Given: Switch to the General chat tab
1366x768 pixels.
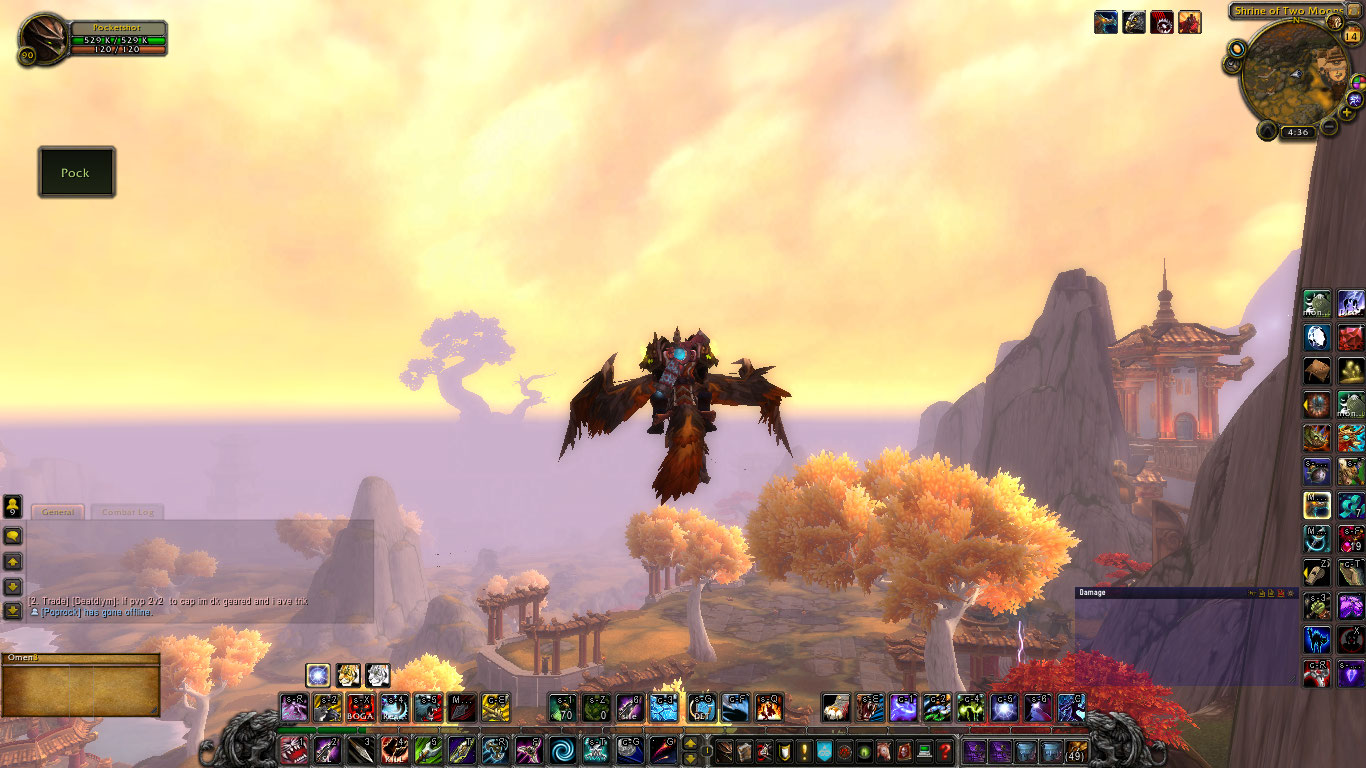Looking at the screenshot, I should coord(58,512).
